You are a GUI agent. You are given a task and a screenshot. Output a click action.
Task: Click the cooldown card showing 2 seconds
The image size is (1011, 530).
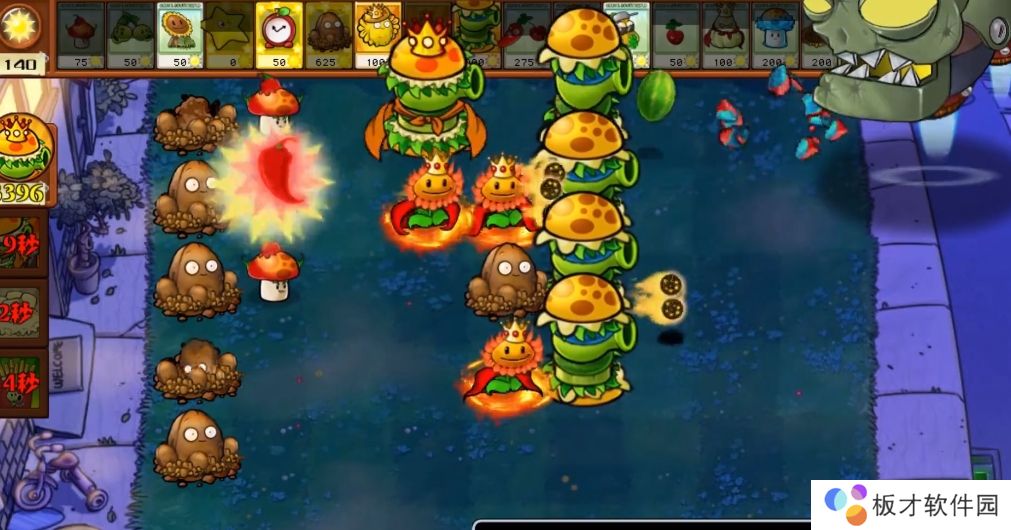click(22, 313)
